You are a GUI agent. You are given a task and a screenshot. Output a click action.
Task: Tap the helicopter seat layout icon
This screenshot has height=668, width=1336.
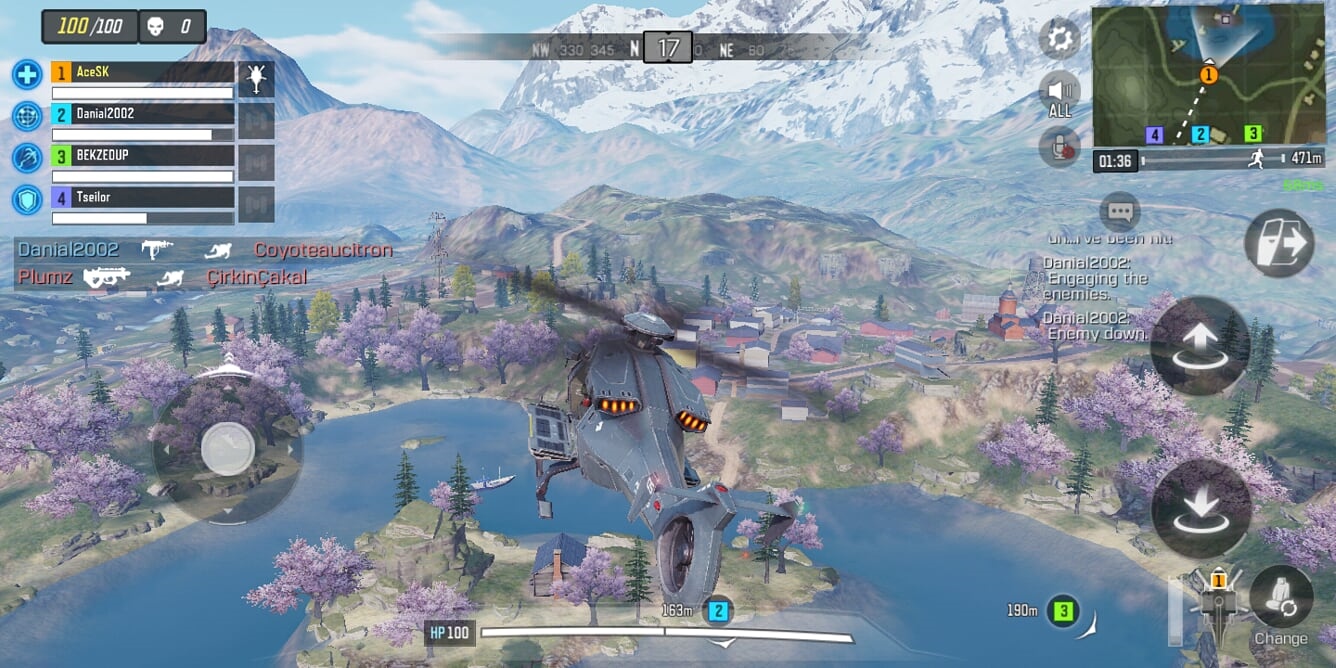[1218, 602]
